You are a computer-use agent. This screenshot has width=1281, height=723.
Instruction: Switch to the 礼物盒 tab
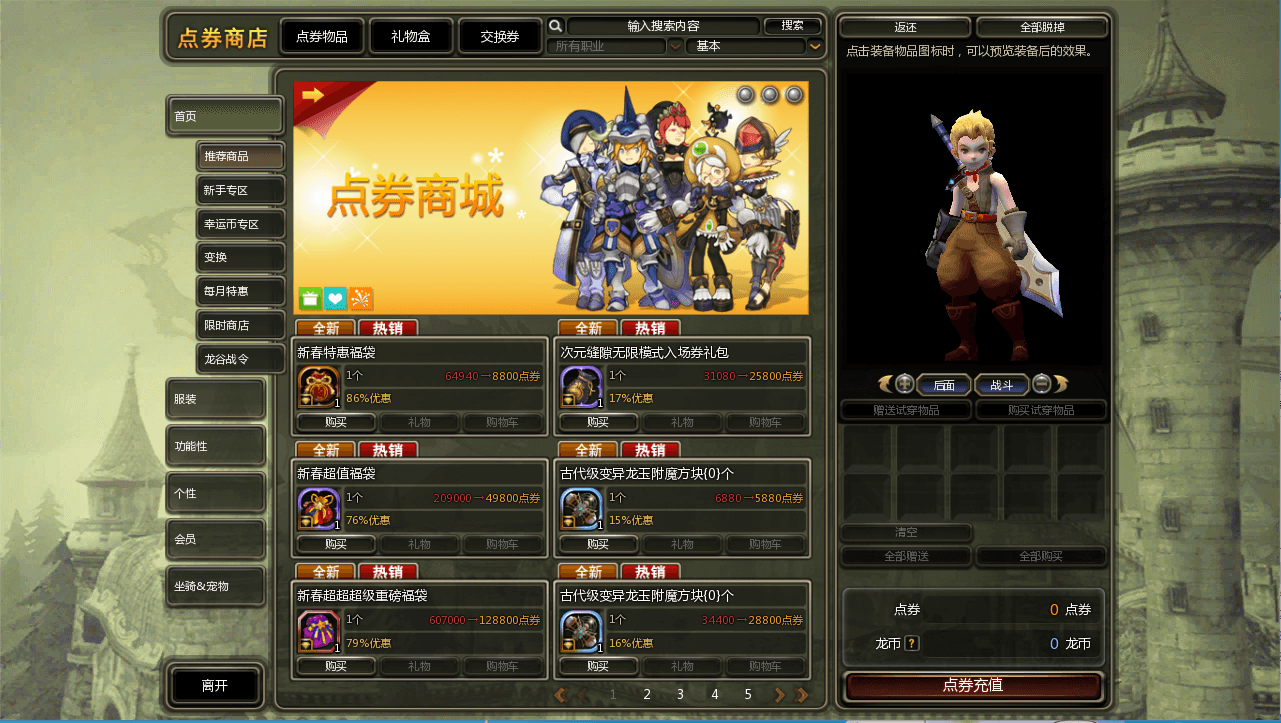[410, 34]
